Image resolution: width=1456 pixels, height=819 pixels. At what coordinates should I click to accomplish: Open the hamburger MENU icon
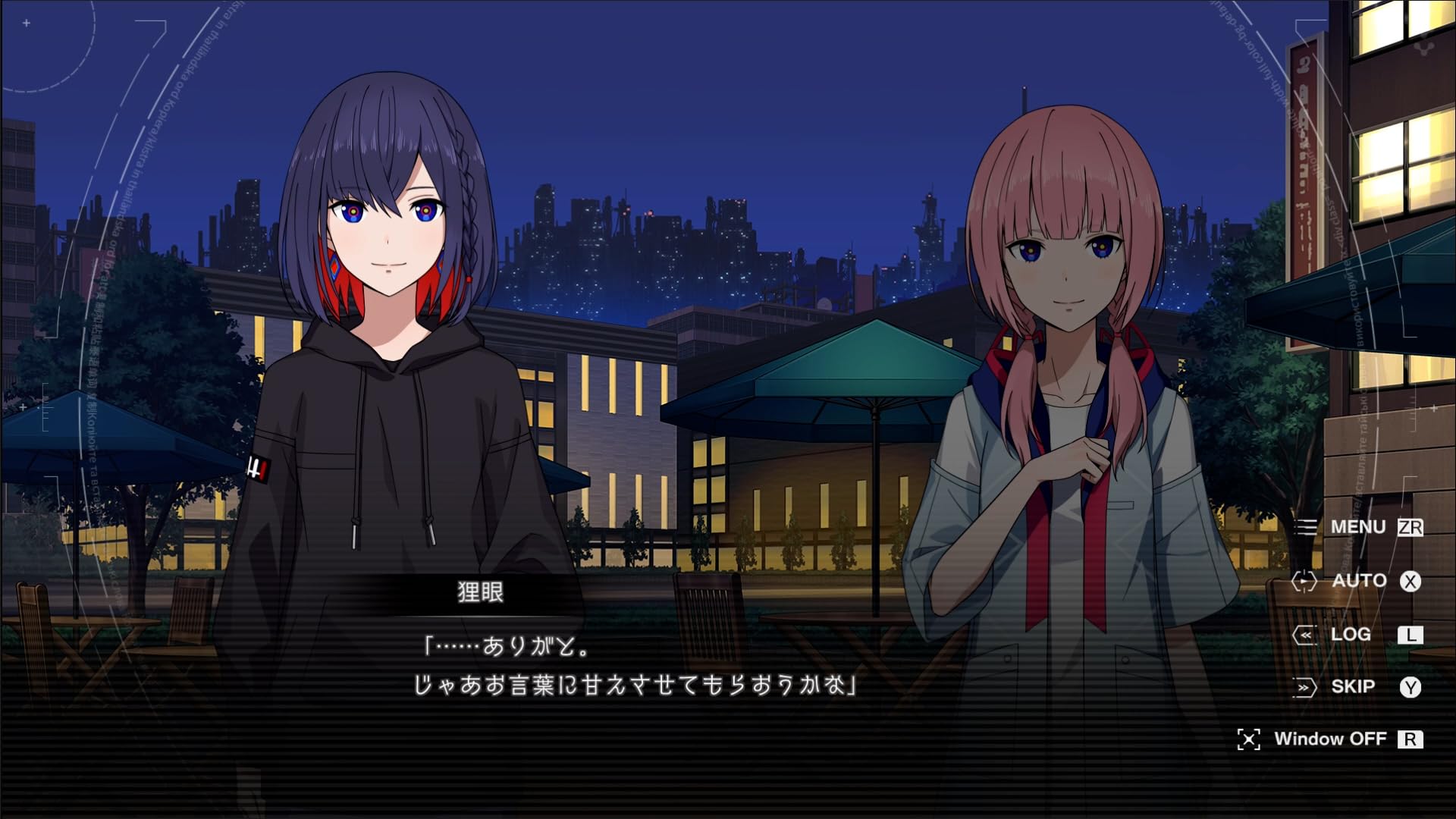coord(1307,527)
